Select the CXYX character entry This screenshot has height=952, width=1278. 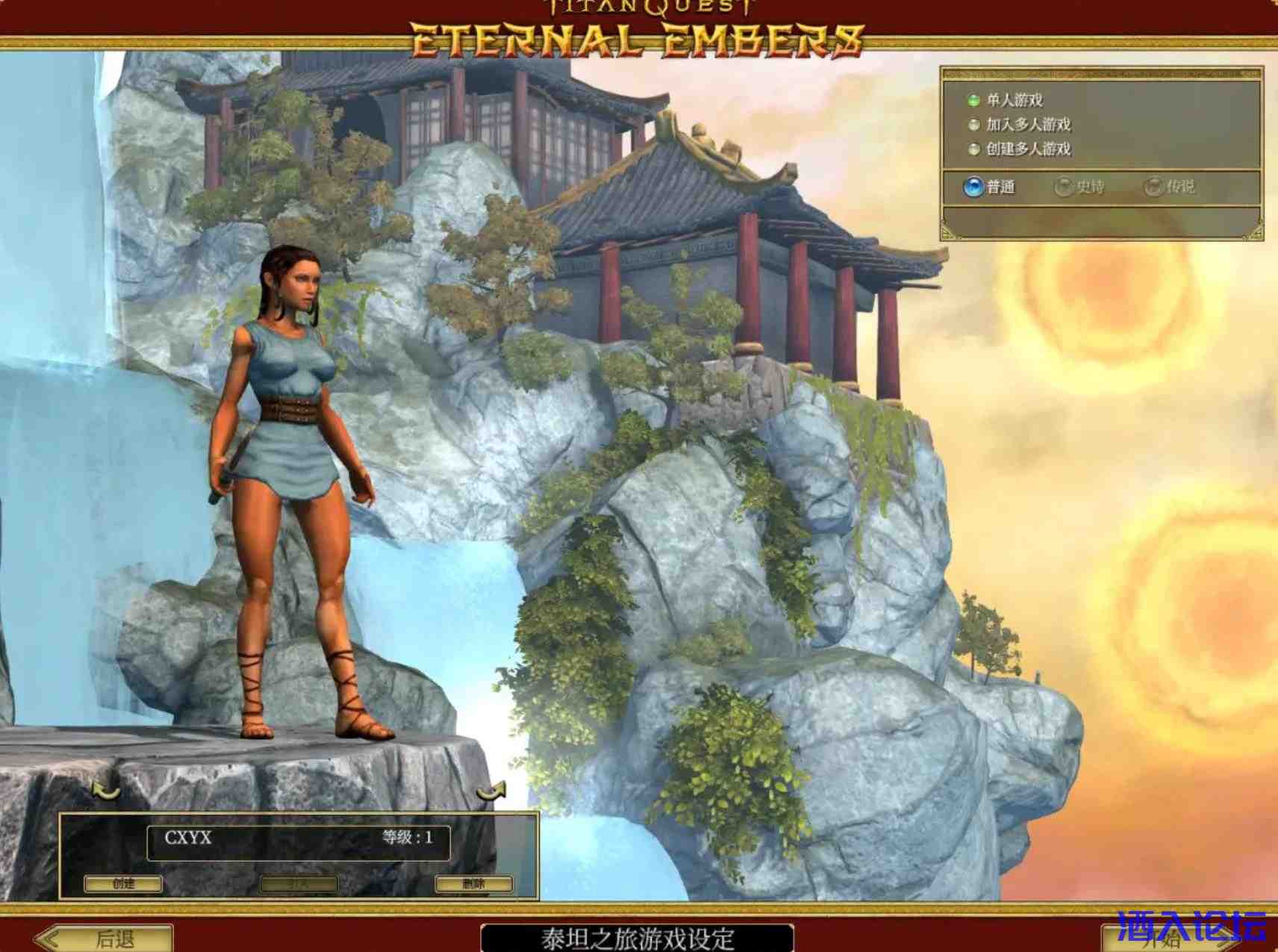299,838
